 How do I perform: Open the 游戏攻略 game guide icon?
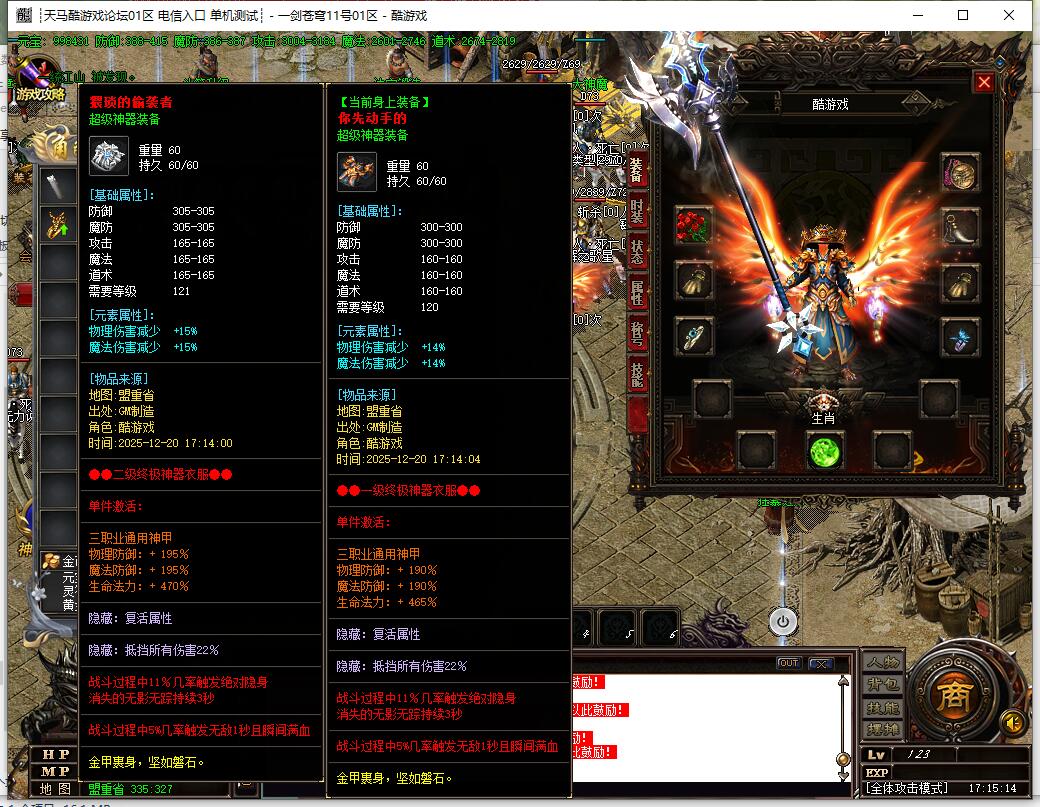[40, 82]
